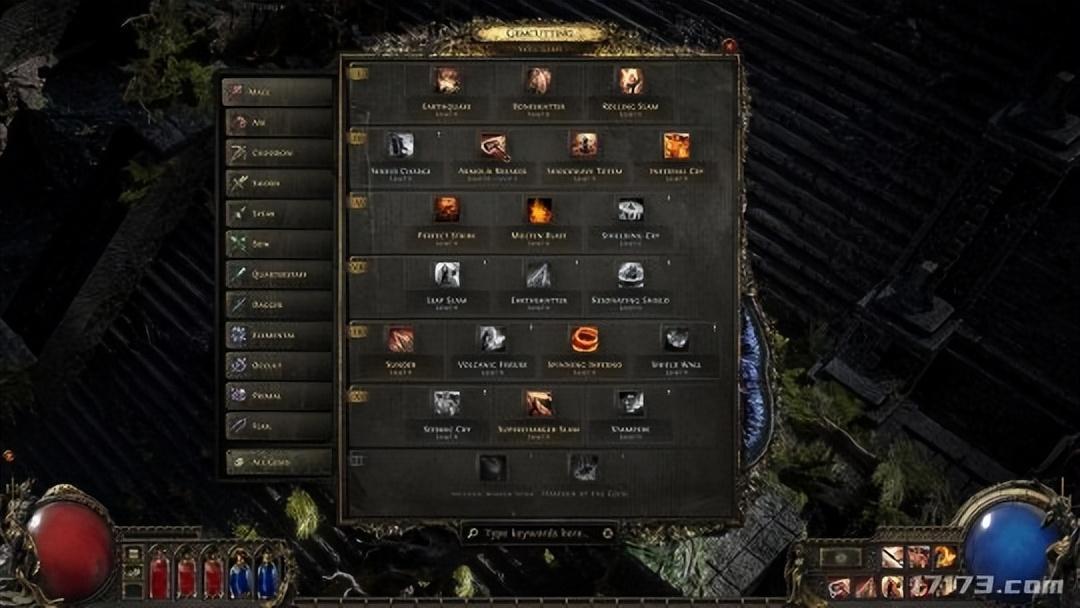Viewport: 1080px width, 608px height.
Task: Use the first red life flask
Action: pos(160,576)
